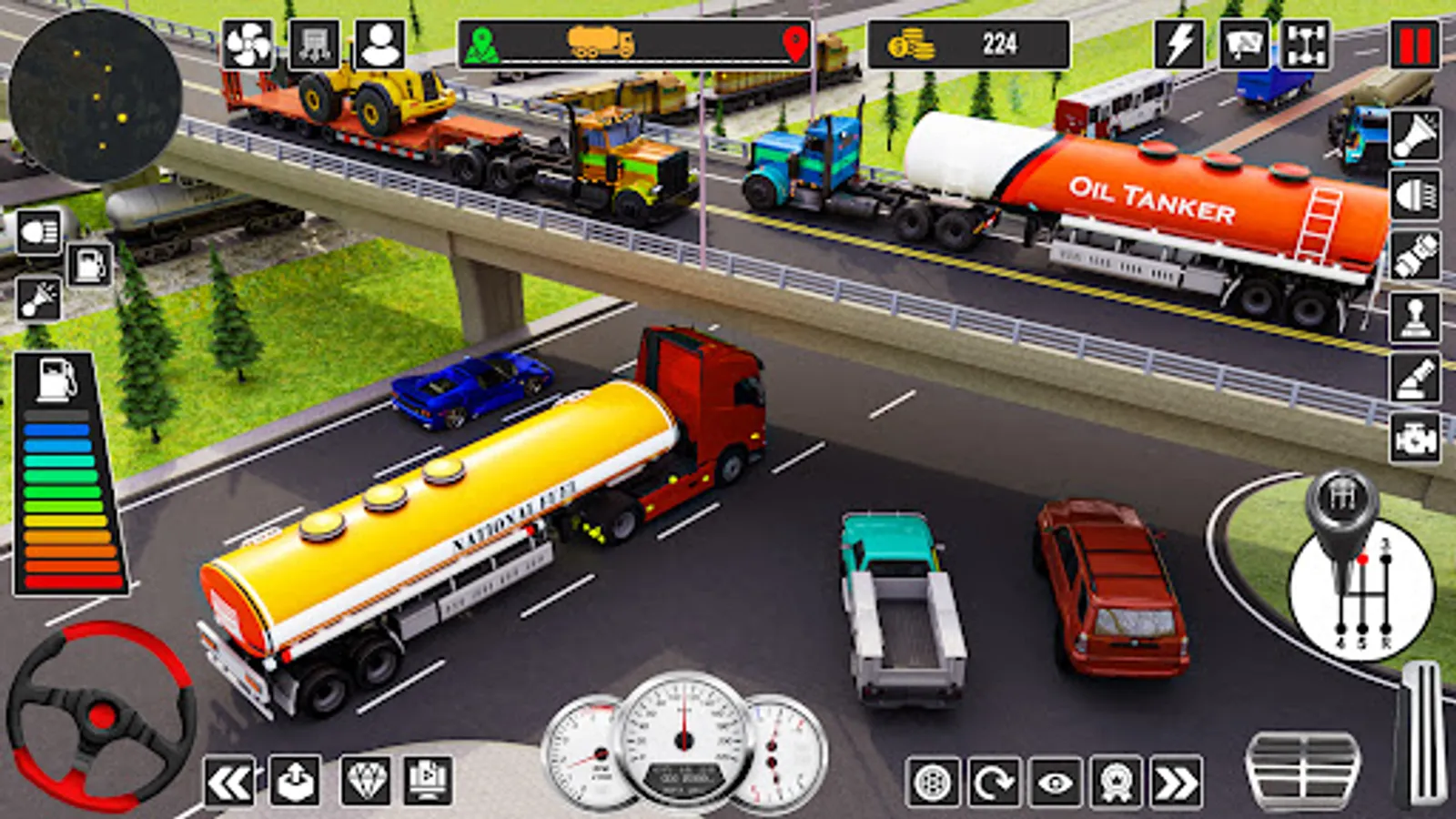Image resolution: width=1456 pixels, height=819 pixels.
Task: Click the right double-arrow indicator
Action: pos(1176,782)
